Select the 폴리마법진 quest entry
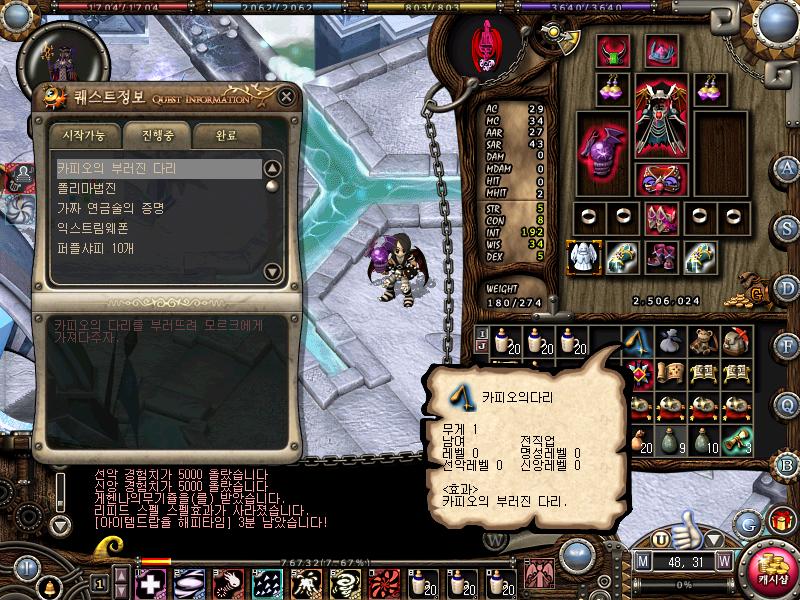 point(87,188)
